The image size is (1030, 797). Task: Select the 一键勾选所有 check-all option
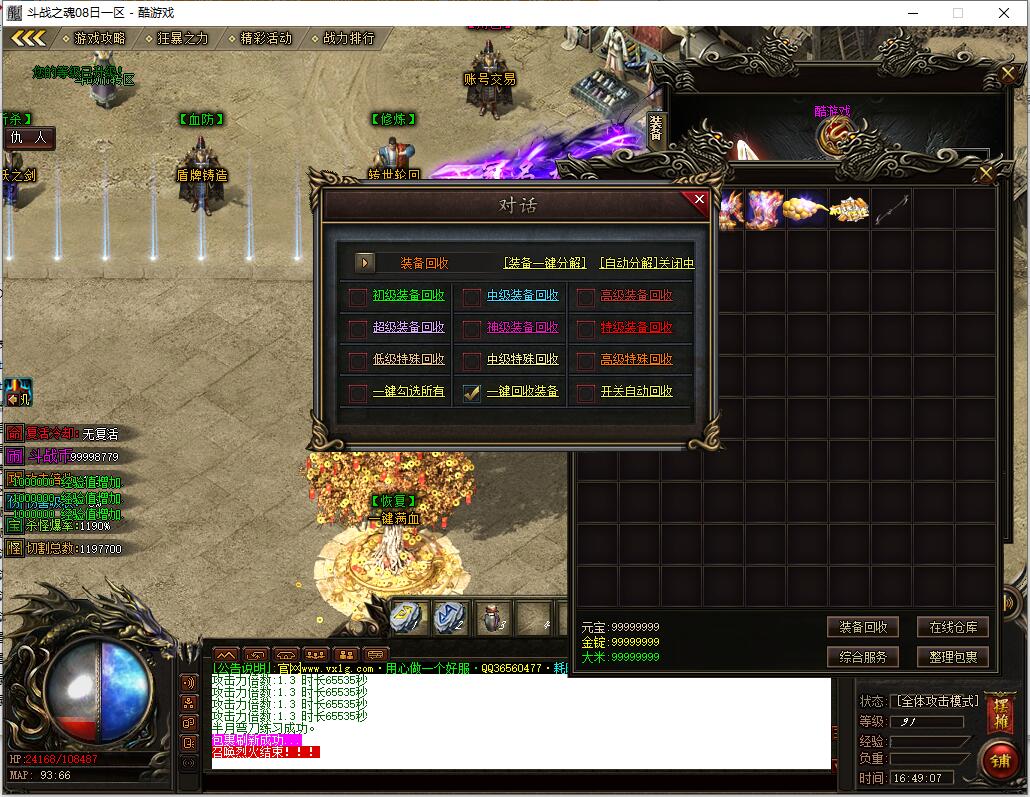coord(358,393)
